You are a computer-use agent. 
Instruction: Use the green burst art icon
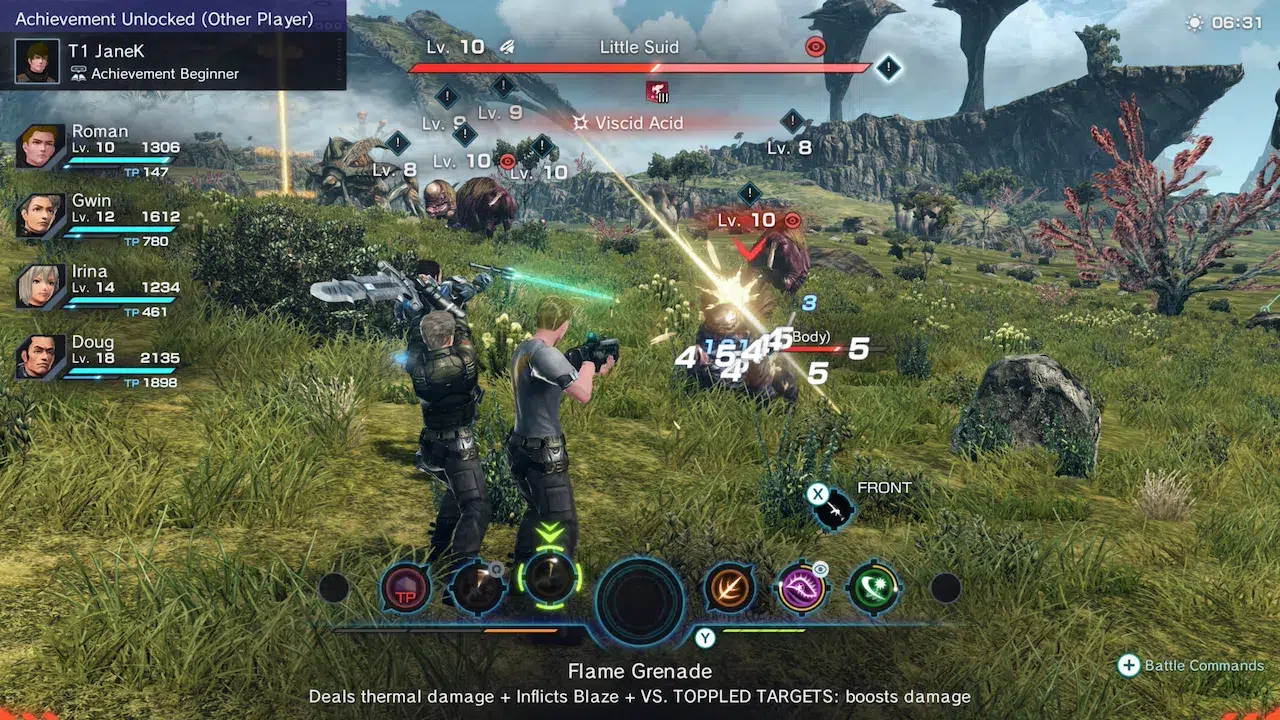click(874, 588)
